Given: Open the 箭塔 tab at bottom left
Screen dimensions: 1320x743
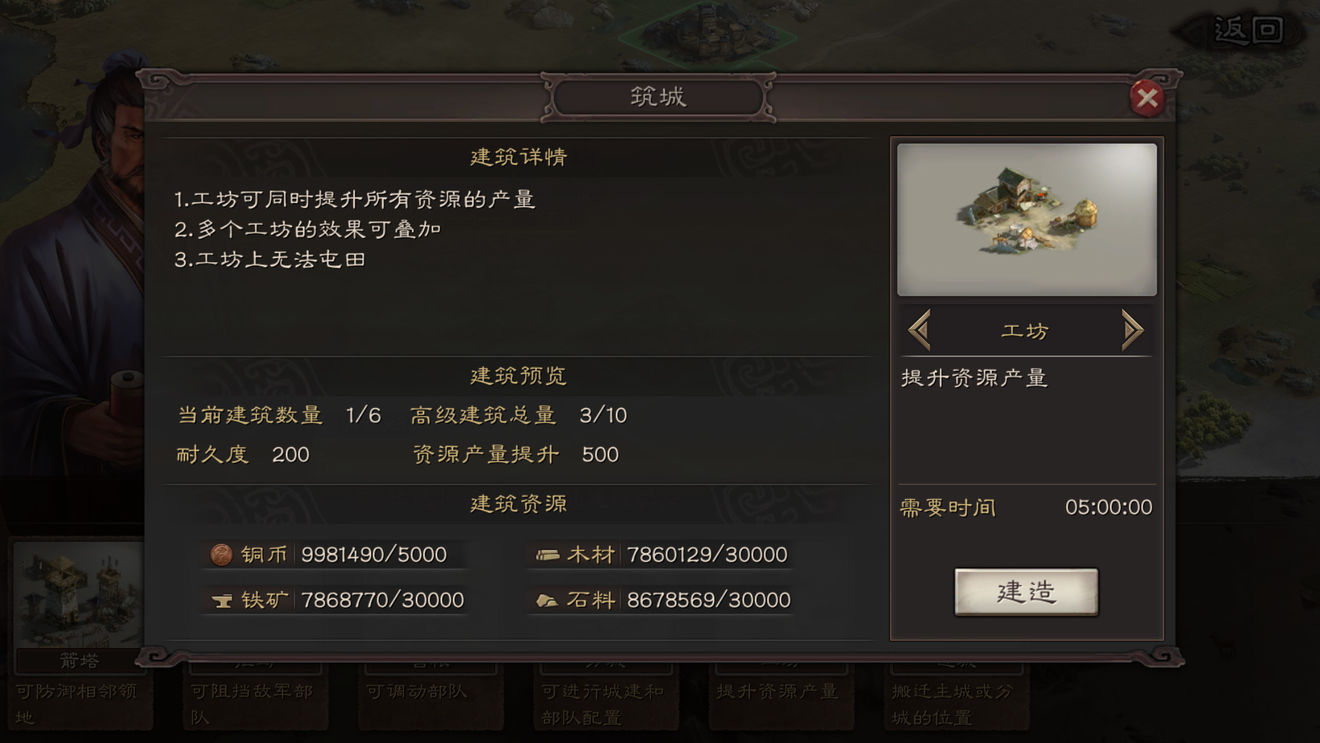Looking at the screenshot, I should click(x=79, y=660).
